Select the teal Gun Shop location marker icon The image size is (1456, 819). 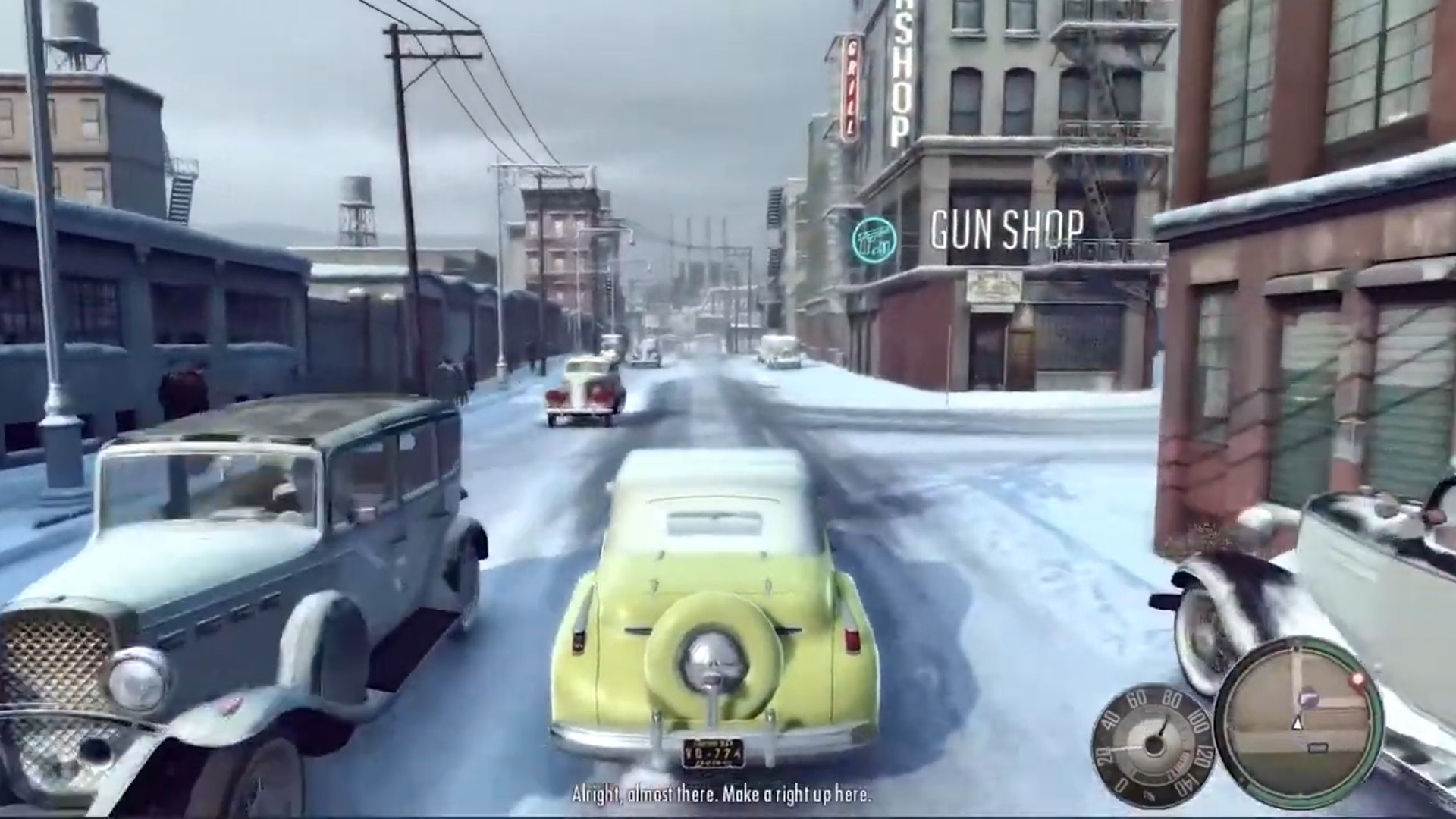tap(874, 236)
